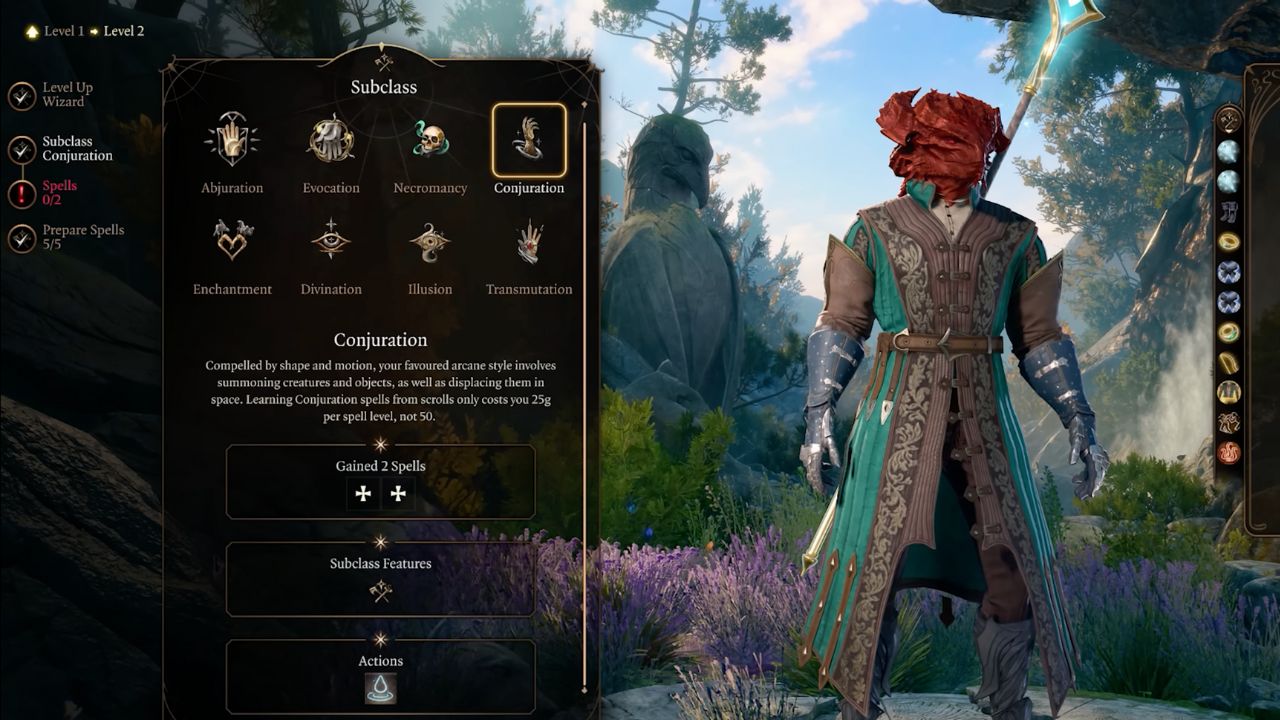Click the second gained spell plus icon
The height and width of the screenshot is (720, 1280).
[399, 493]
